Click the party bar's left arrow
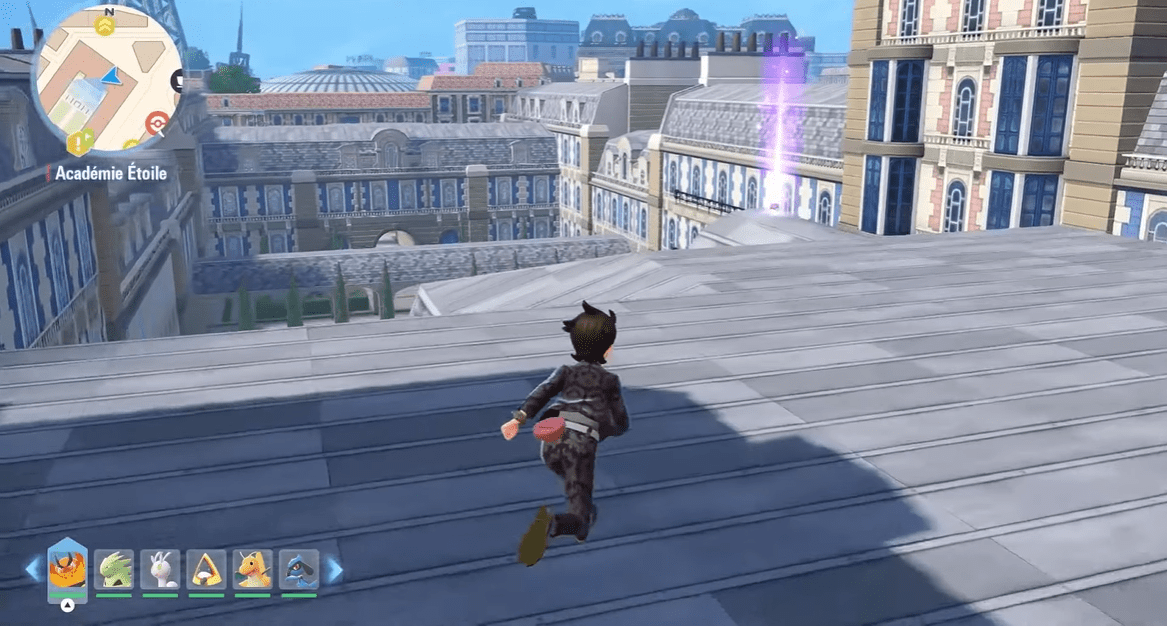The image size is (1167, 627). tap(32, 570)
